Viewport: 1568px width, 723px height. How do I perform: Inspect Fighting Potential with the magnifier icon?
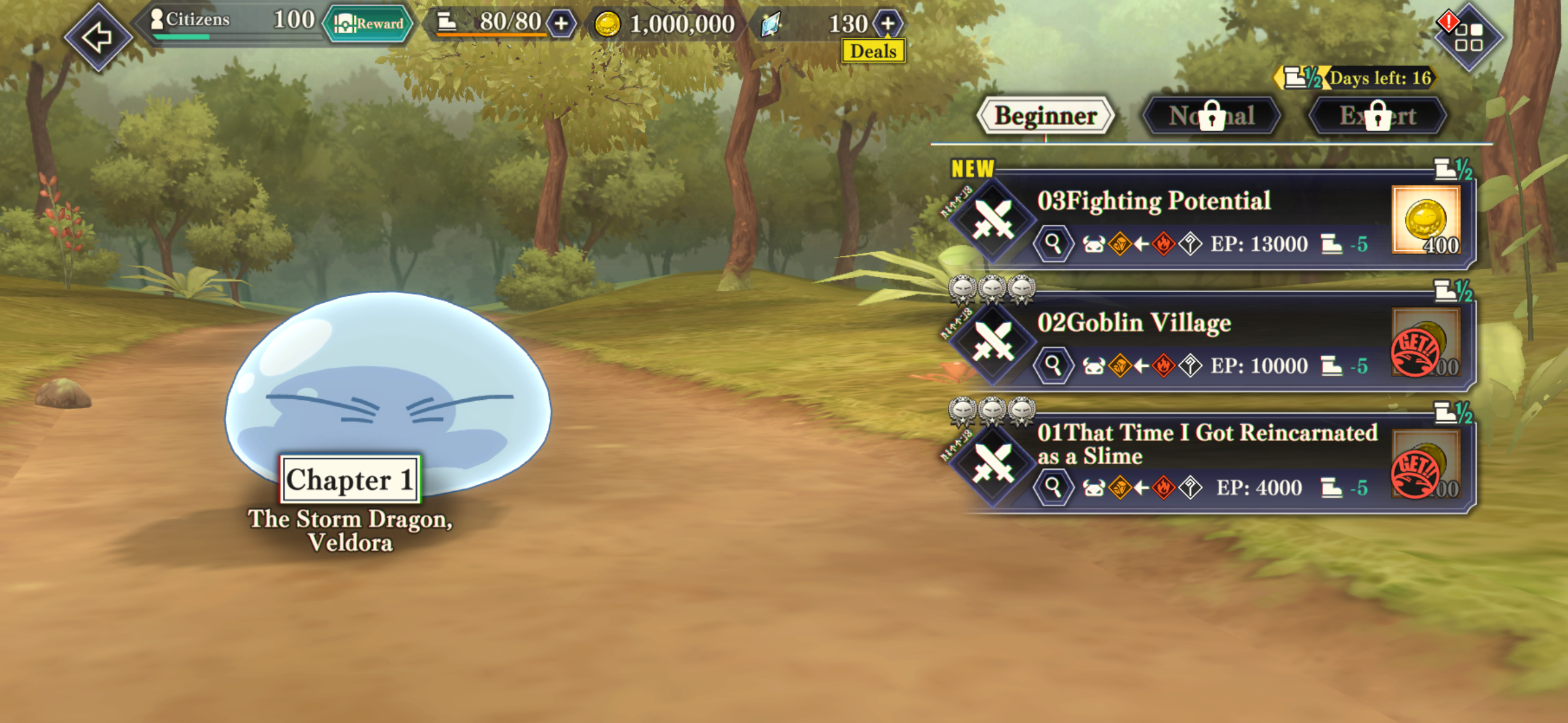pyautogui.click(x=1053, y=244)
